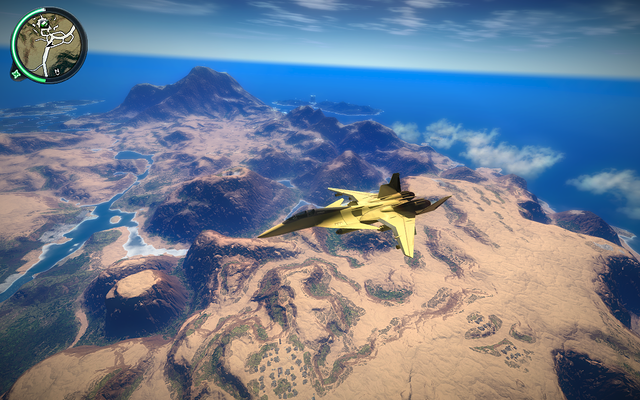Click the circular minimap

[x=49, y=44]
